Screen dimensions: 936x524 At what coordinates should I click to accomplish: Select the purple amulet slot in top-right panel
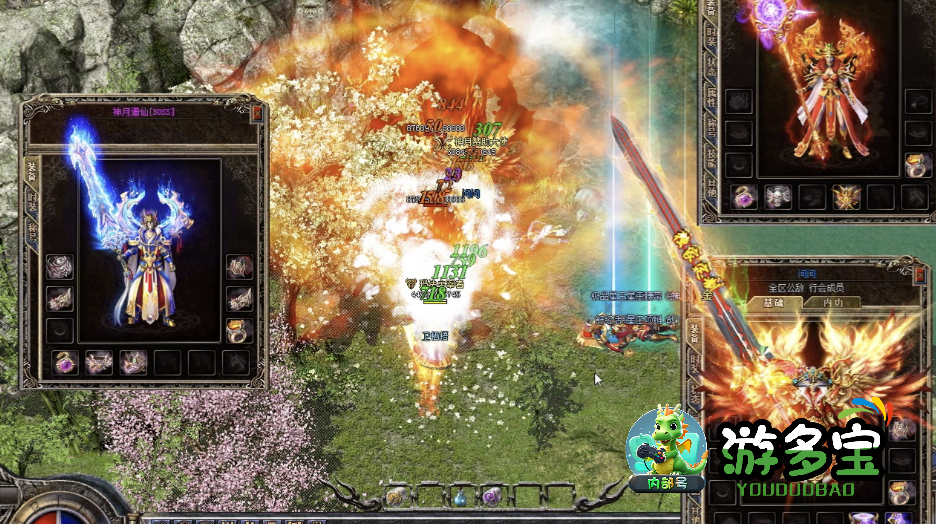click(743, 197)
